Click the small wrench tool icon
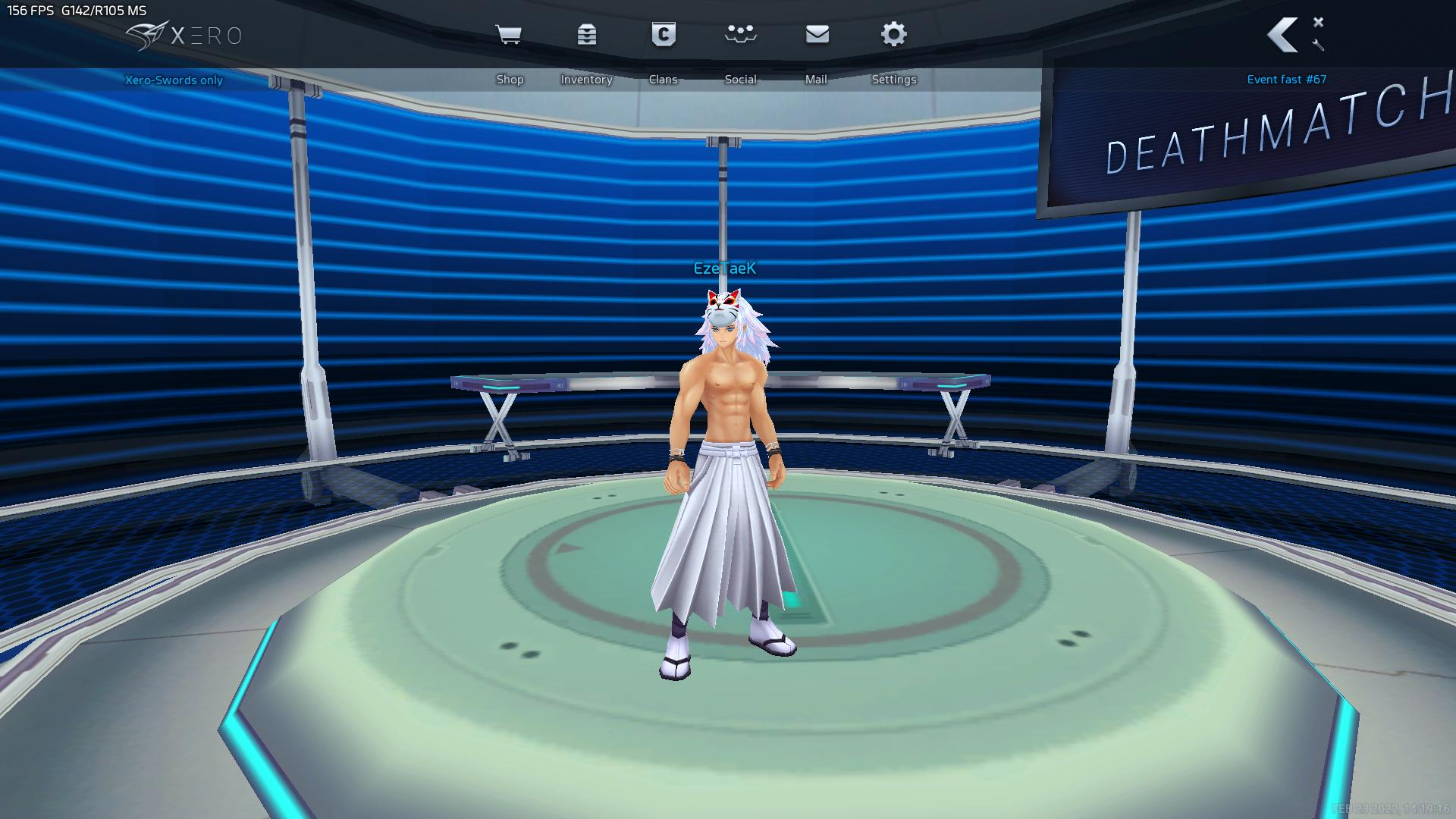This screenshot has height=819, width=1456. [x=1319, y=45]
